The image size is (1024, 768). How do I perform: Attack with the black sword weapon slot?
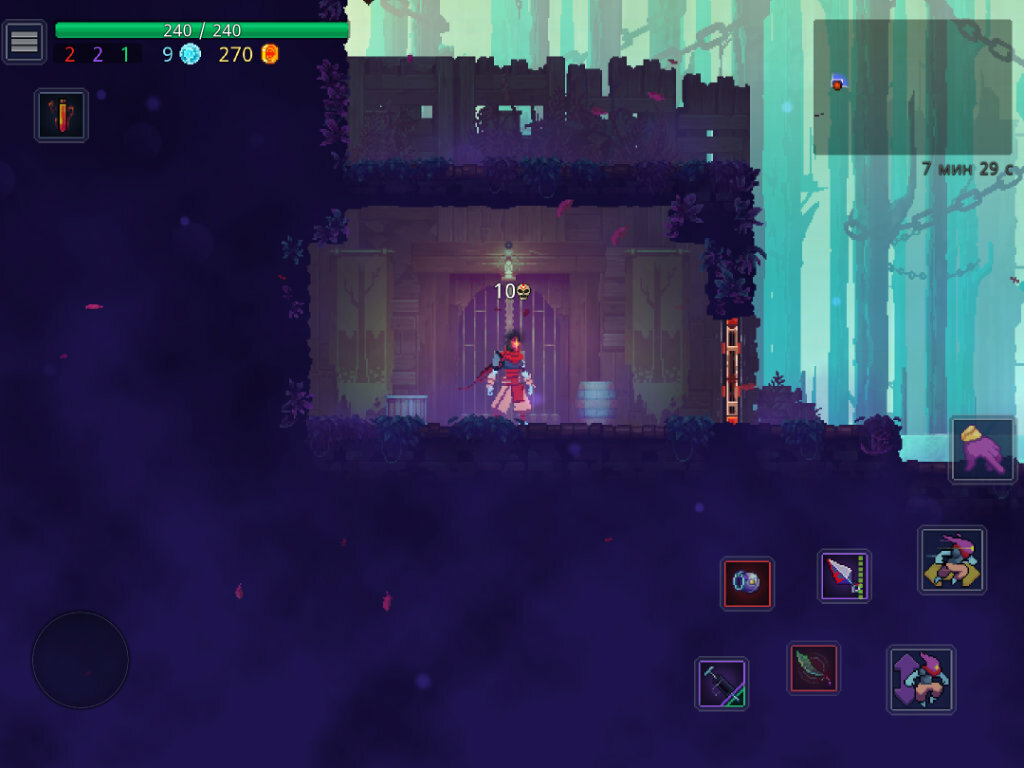coord(721,684)
